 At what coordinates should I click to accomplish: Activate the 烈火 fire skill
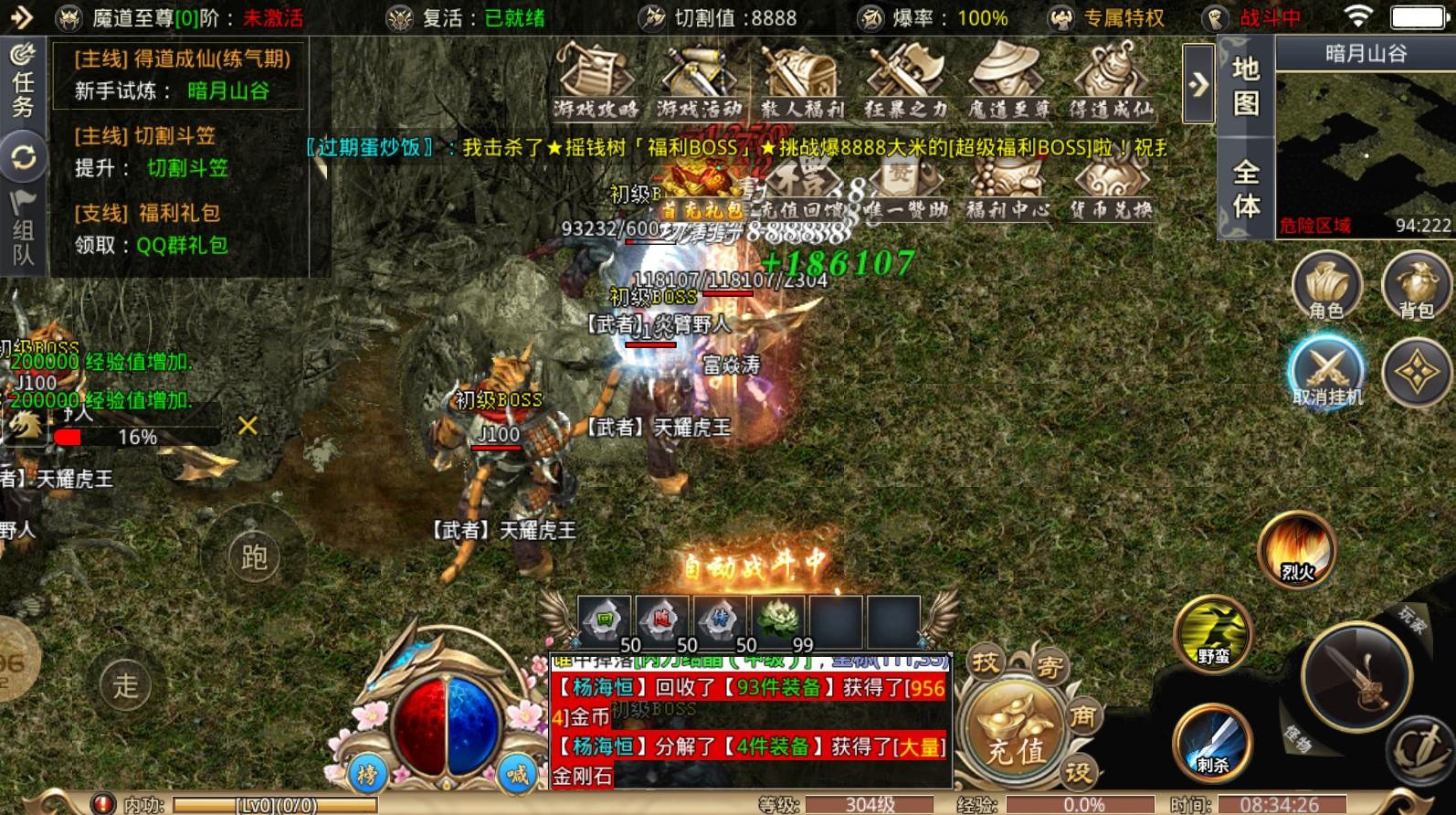(1297, 549)
